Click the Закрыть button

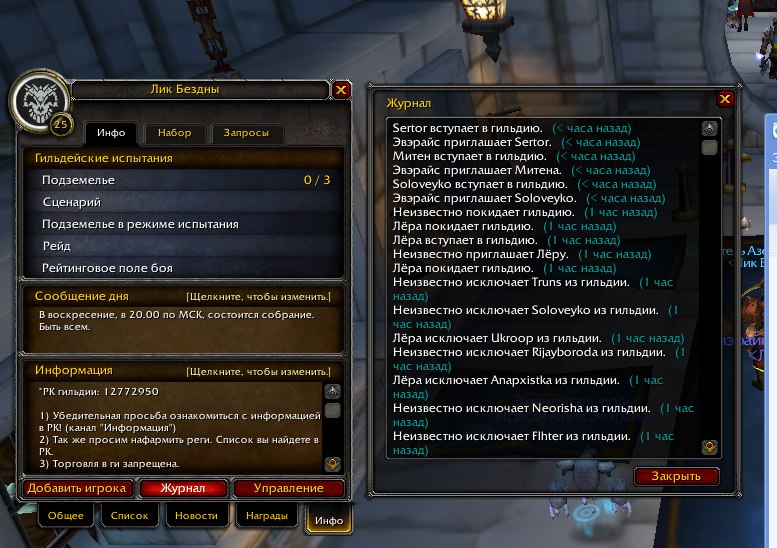coord(676,476)
